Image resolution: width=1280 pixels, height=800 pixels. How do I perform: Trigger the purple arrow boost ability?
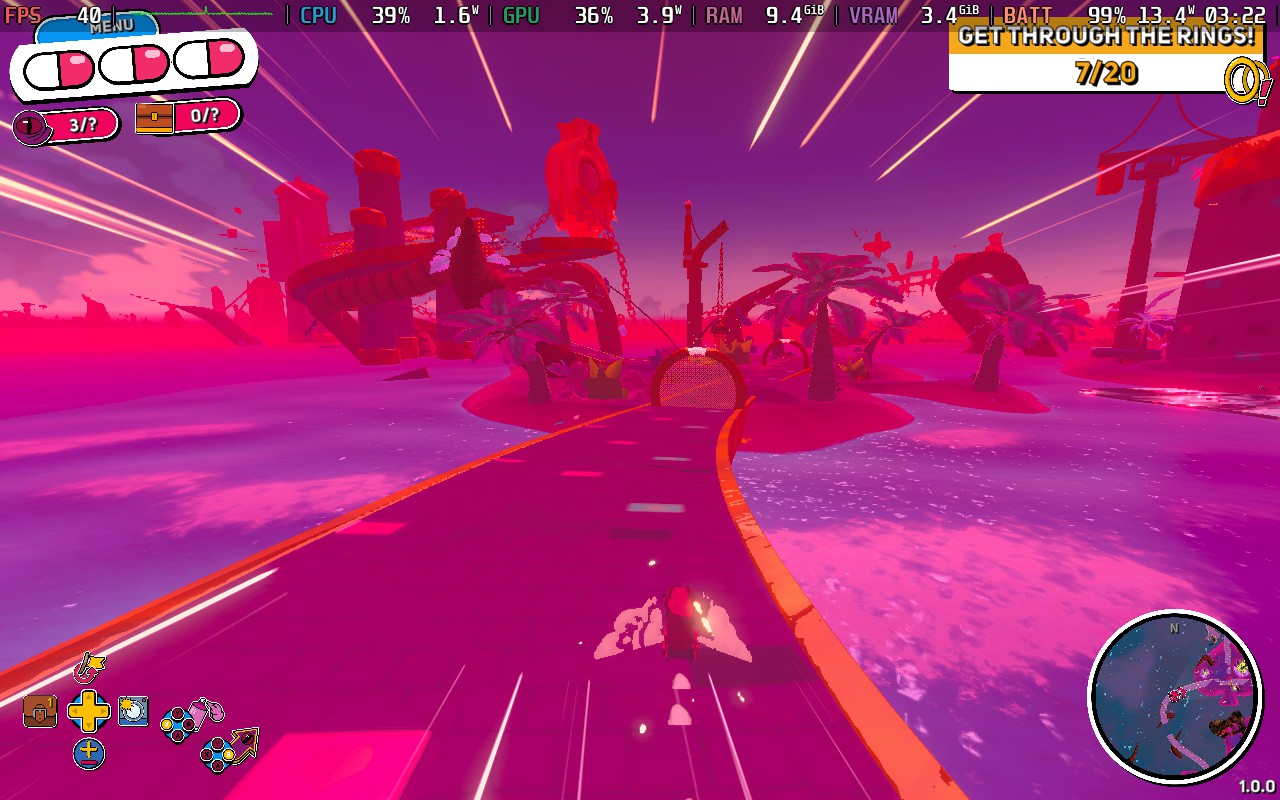coord(243,742)
